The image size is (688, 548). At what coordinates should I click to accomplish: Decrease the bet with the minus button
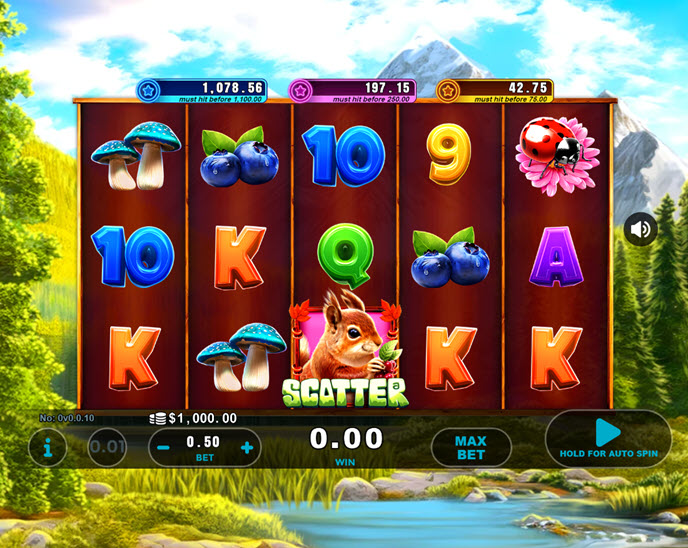tap(163, 447)
